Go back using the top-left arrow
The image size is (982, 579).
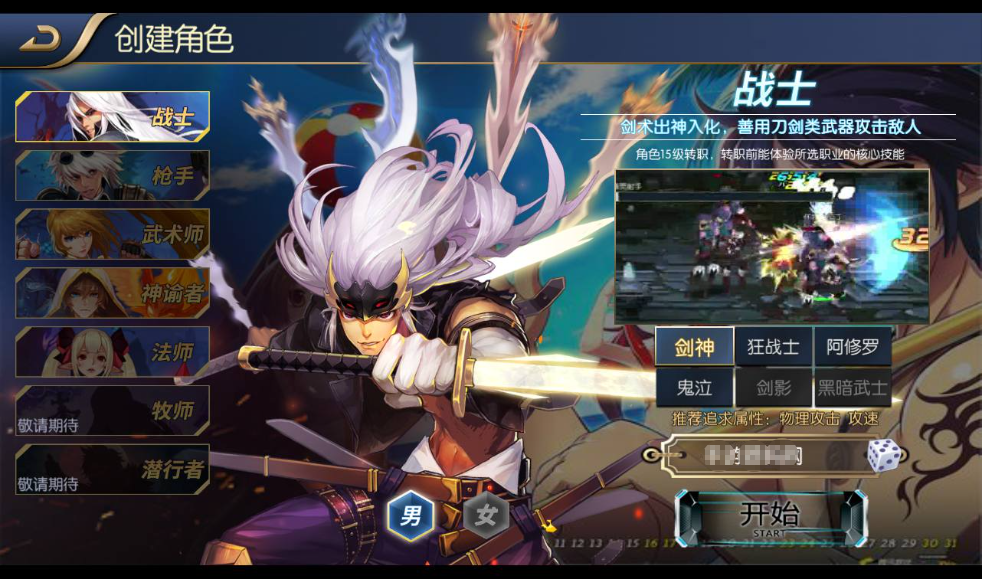(42, 38)
